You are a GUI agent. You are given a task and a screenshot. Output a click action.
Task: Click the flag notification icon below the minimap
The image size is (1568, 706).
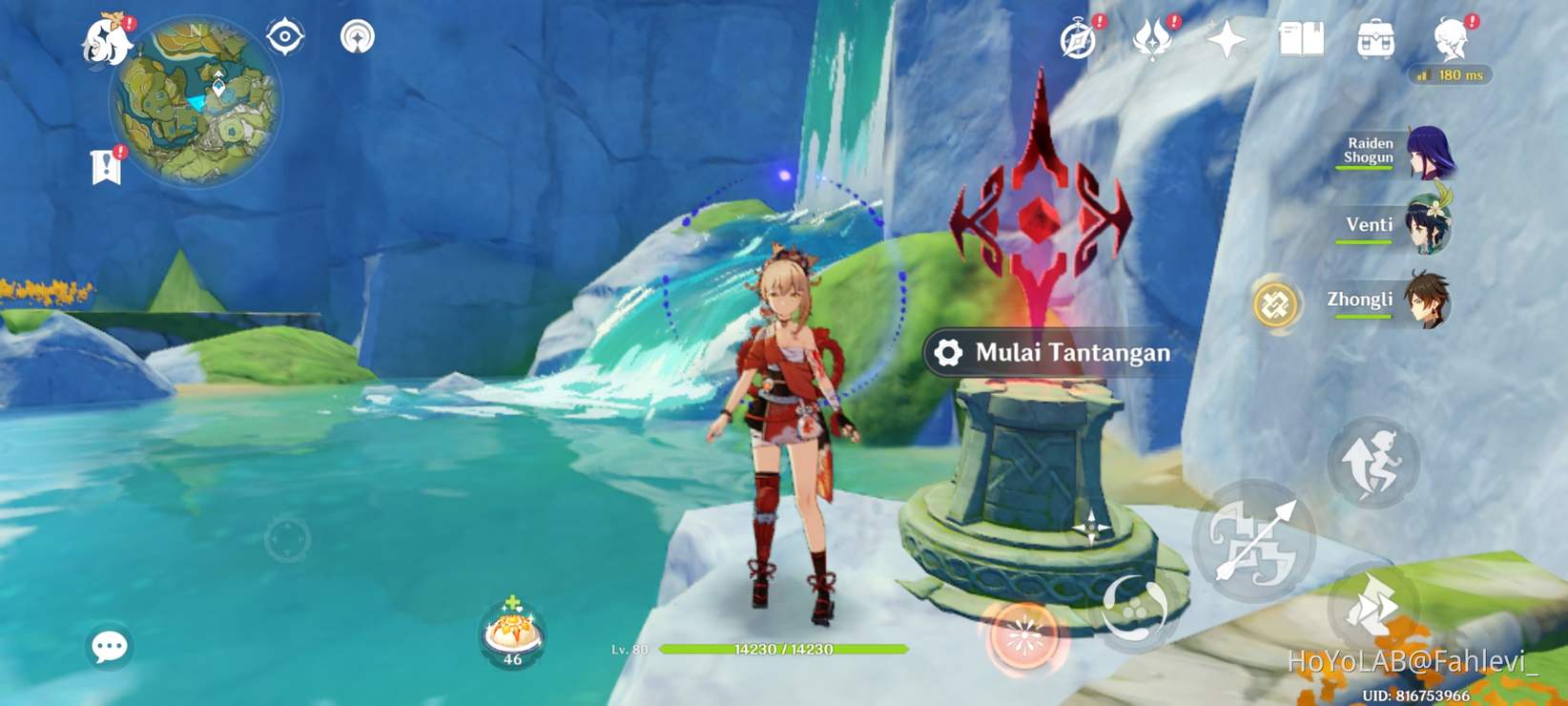105,163
